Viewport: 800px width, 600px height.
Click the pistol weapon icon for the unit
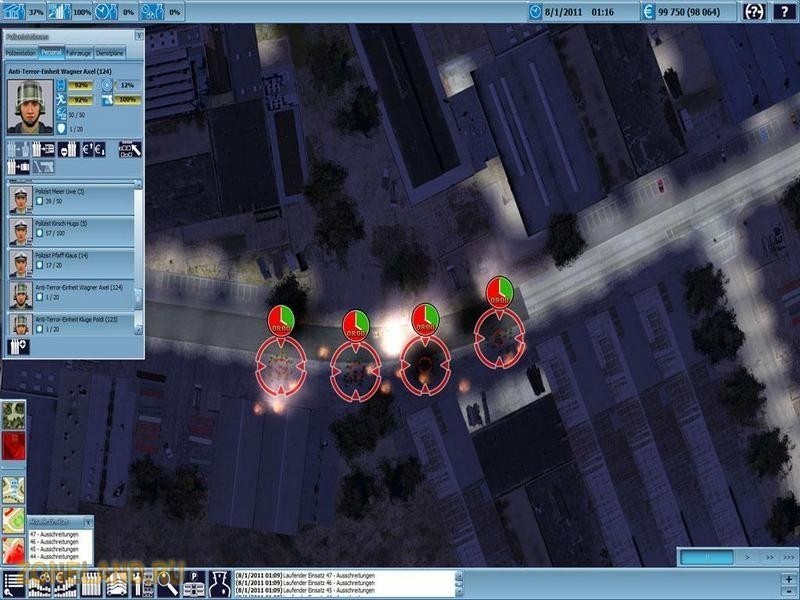click(43, 166)
